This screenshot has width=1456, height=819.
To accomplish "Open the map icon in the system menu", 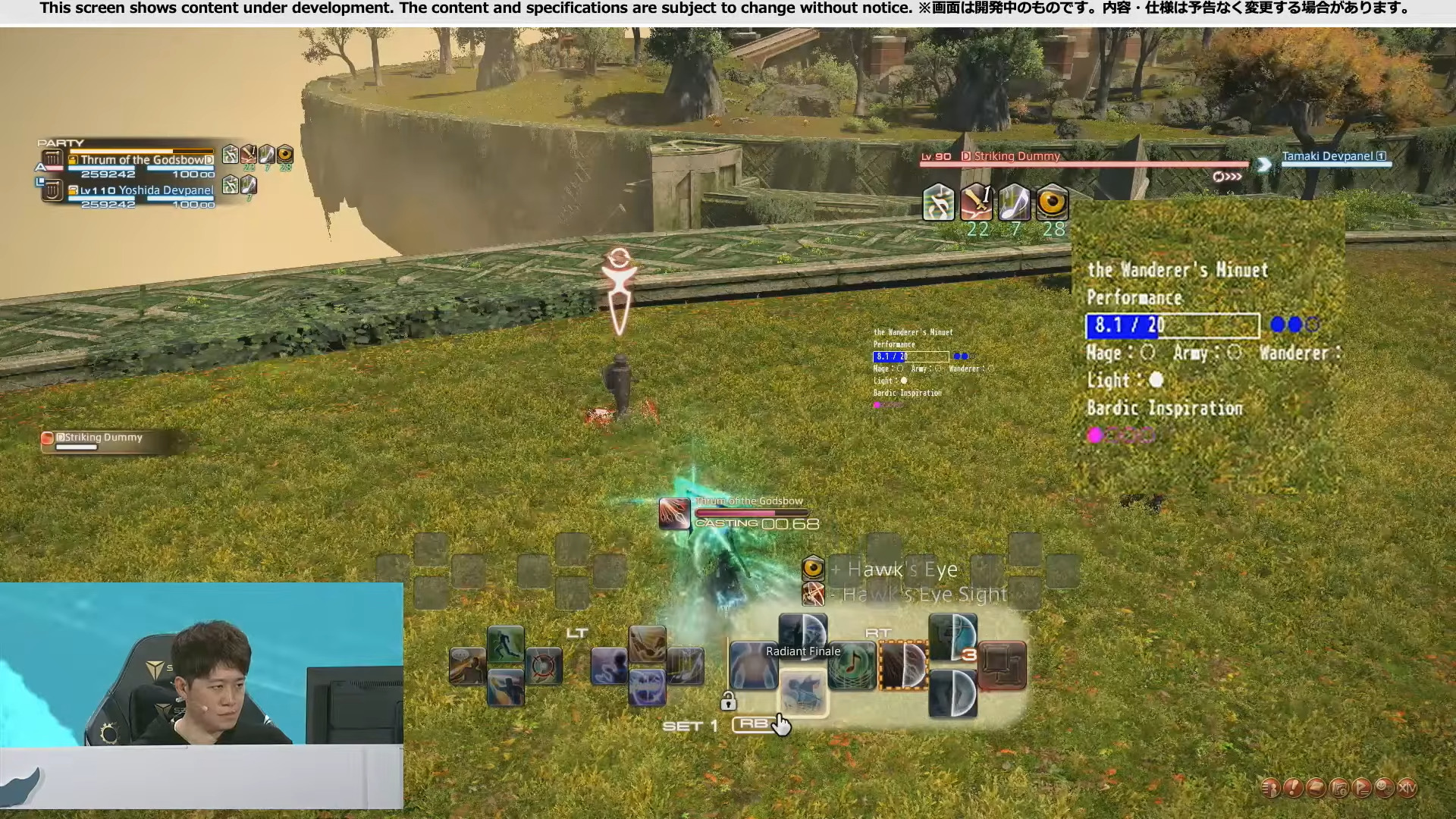I will (x=1340, y=789).
